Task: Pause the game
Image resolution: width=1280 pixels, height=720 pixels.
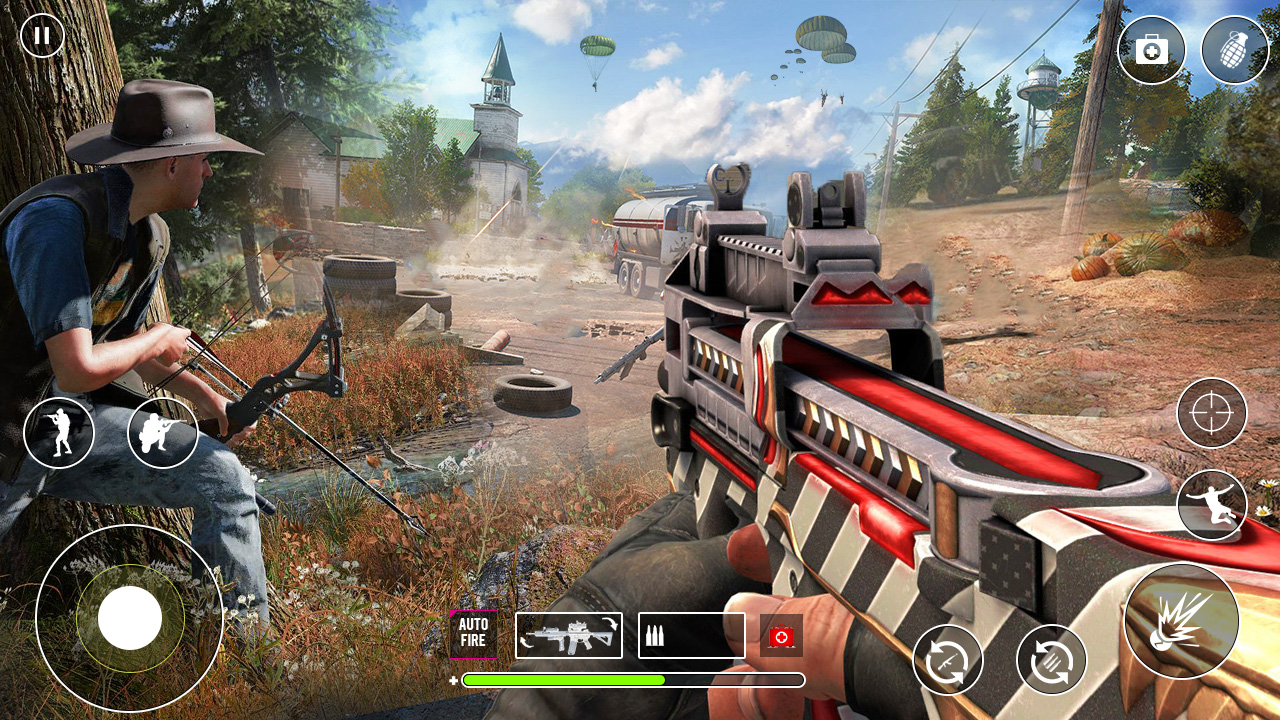Action: click(x=42, y=36)
